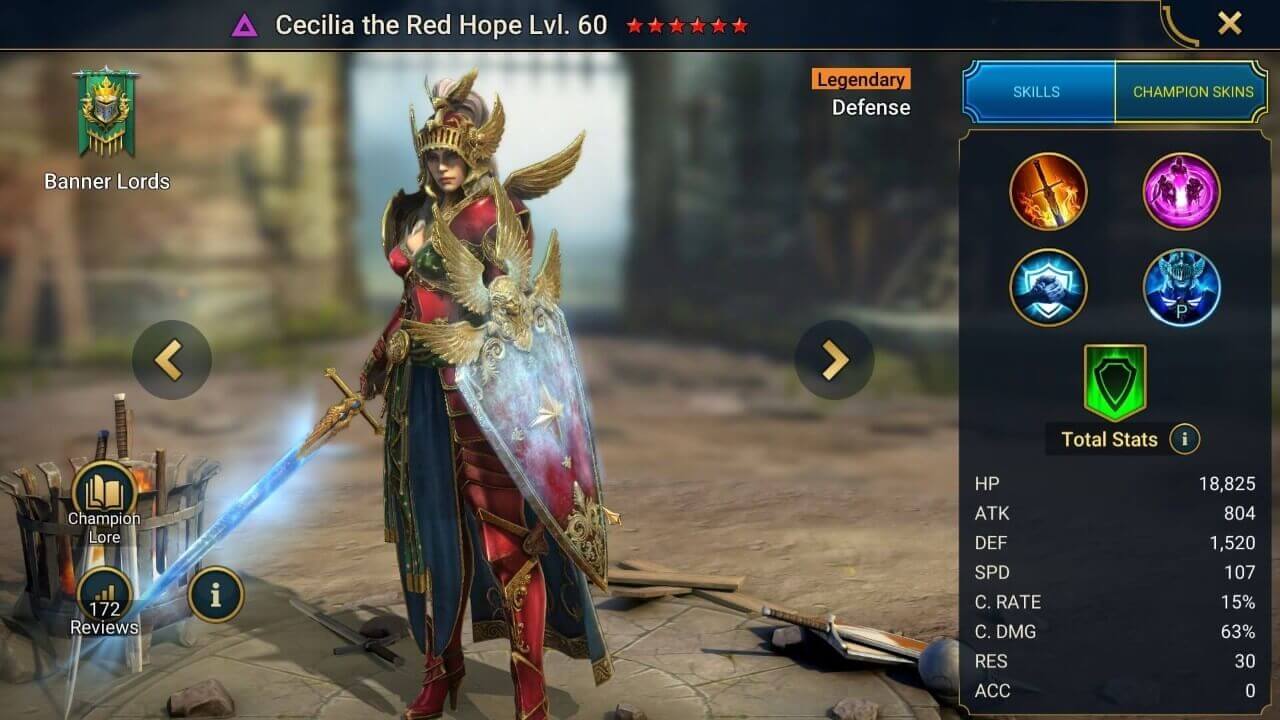Click the info icon next to Total Stats
Image resolution: width=1280 pixels, height=720 pixels.
point(1183,439)
